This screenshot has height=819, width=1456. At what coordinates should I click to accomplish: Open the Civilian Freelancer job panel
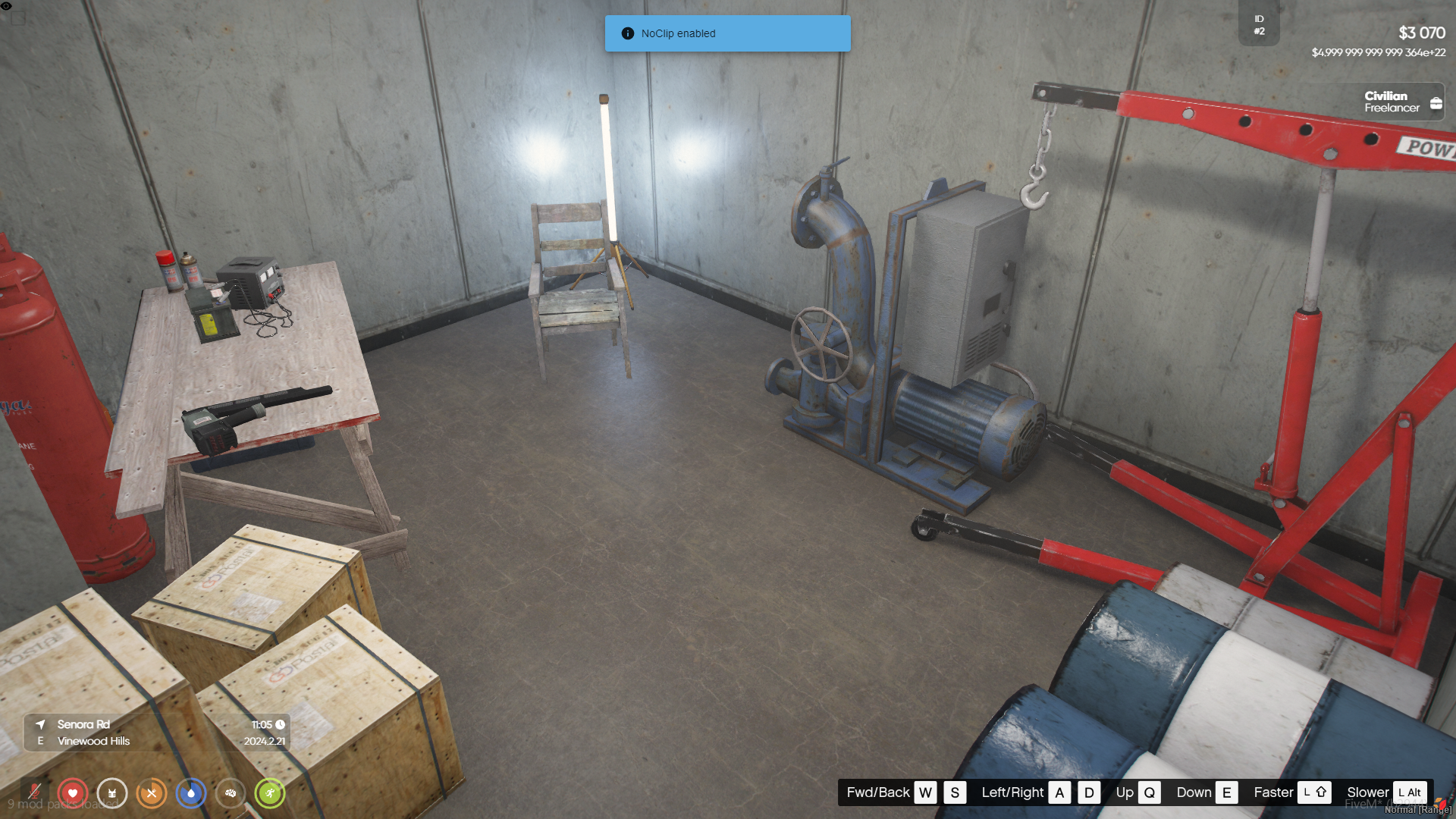tap(1401, 102)
